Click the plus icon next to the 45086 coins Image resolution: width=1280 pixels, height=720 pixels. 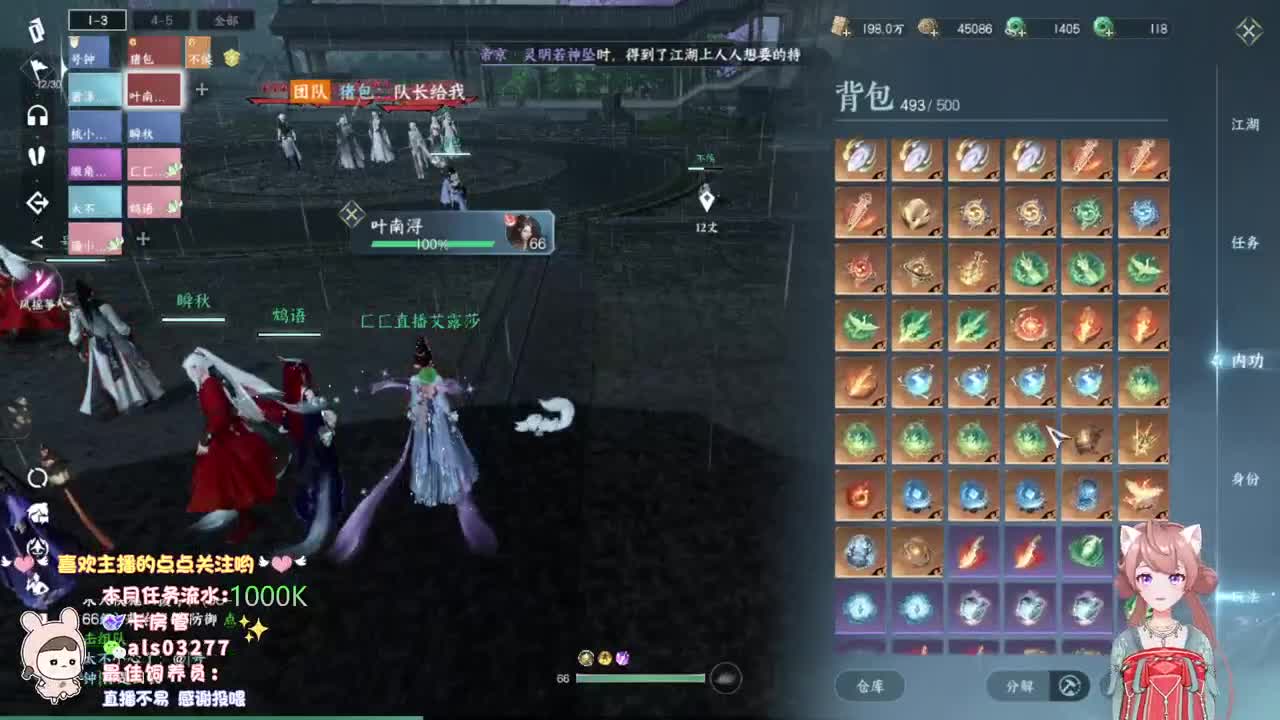932,31
